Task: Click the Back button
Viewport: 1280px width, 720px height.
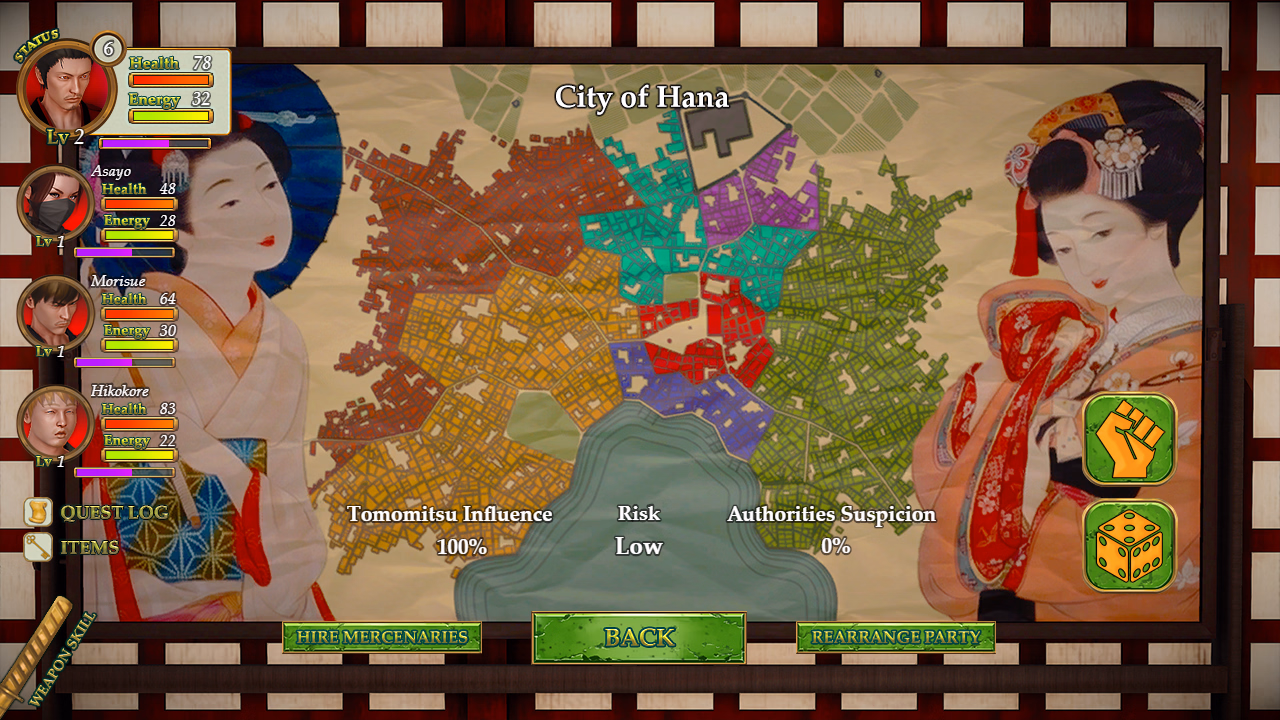Action: [639, 637]
